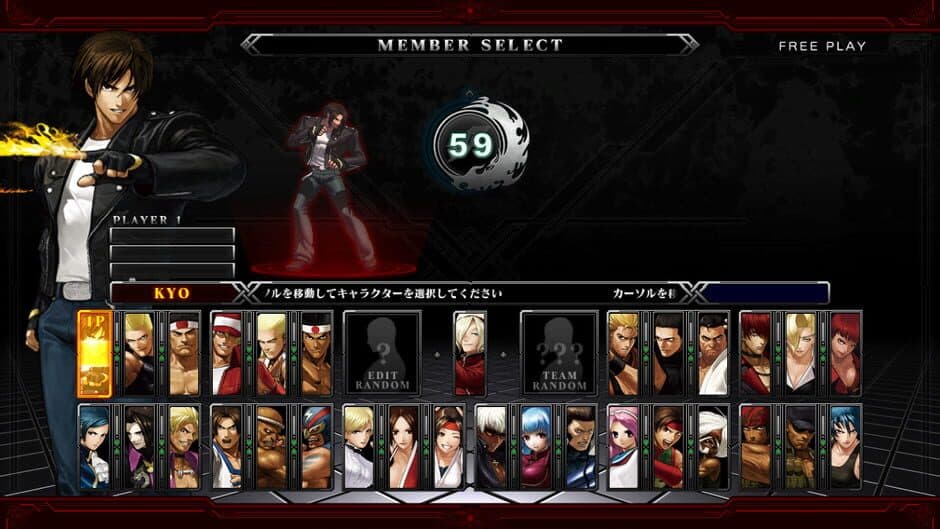Pick Ralf with the red bandana
This screenshot has height=529, width=940.
[756, 447]
